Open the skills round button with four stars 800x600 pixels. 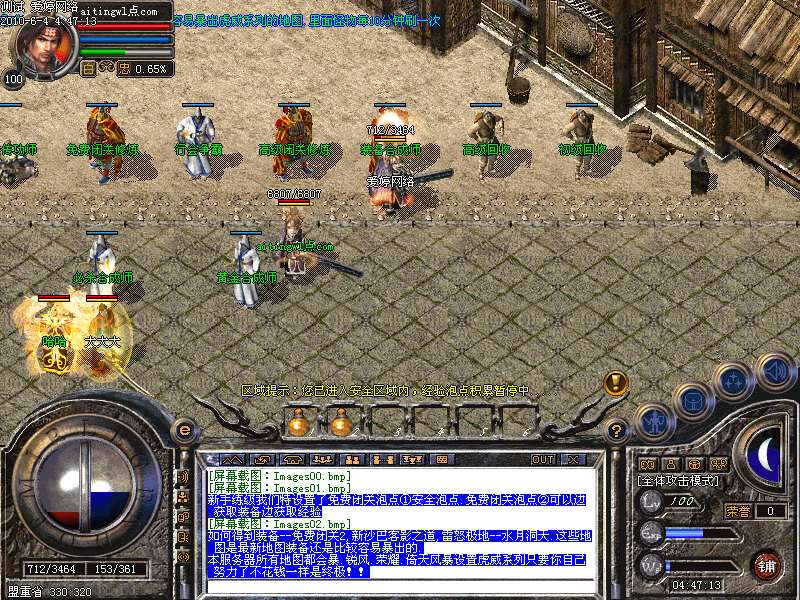pyautogui.click(x=734, y=381)
